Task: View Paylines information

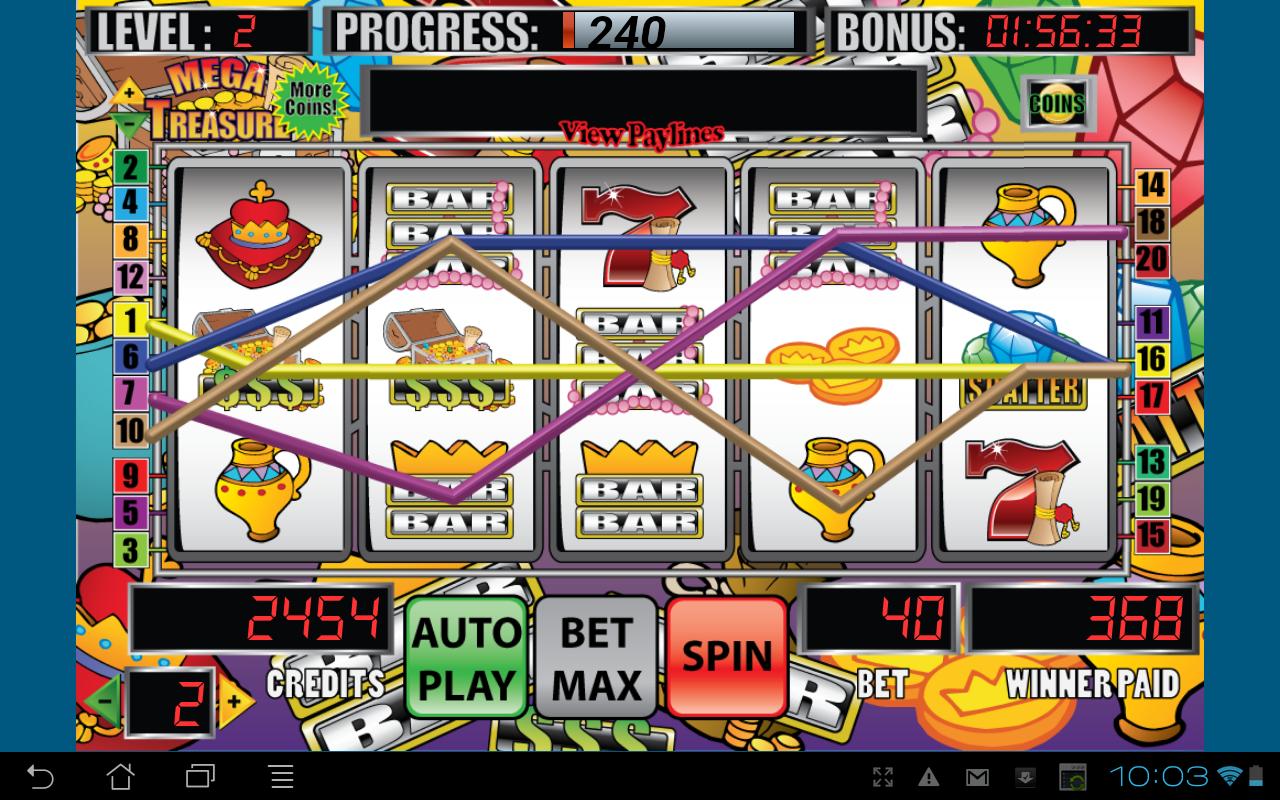Action: [641, 133]
